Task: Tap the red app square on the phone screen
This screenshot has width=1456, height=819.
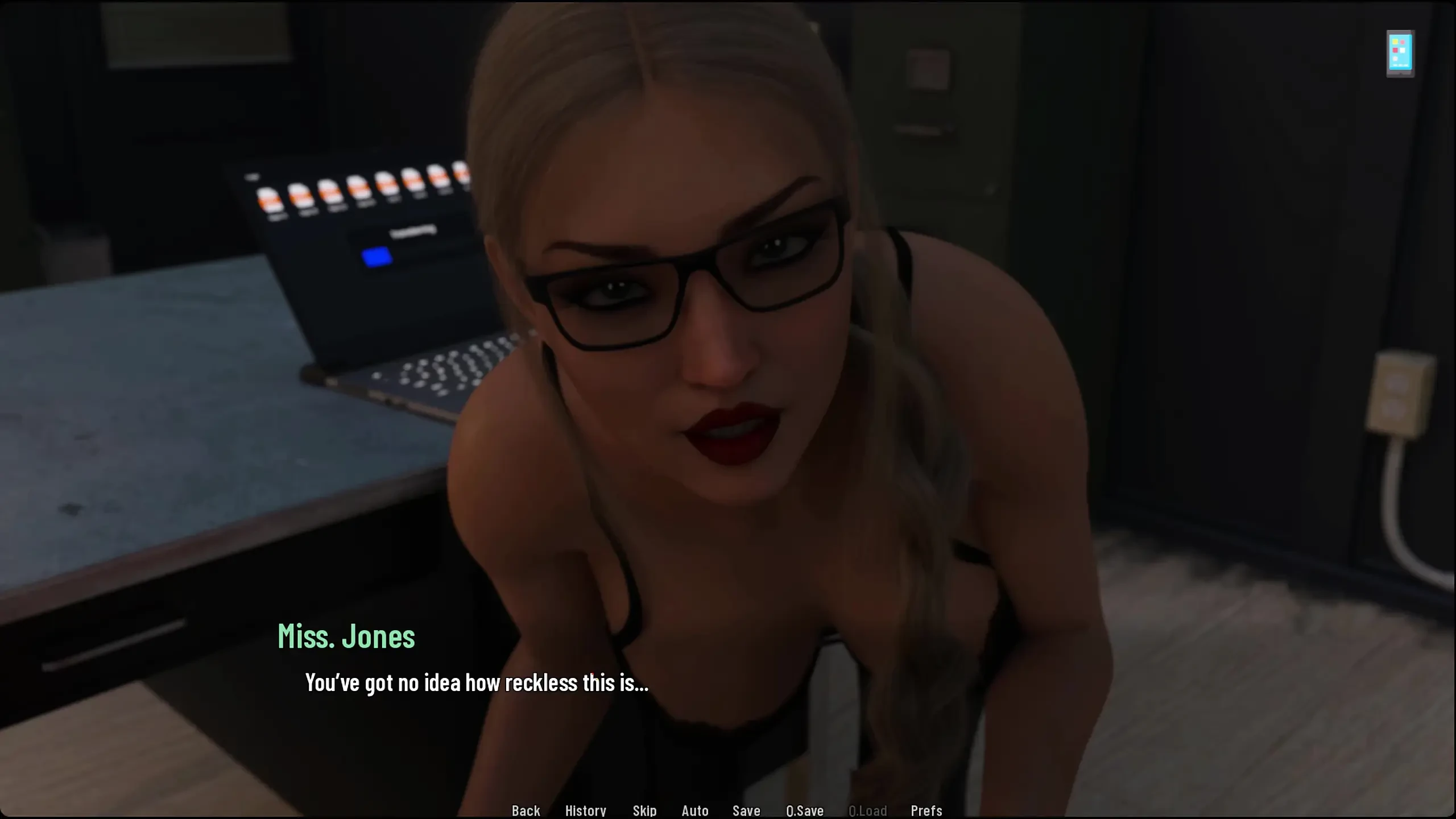Action: tap(1395, 50)
